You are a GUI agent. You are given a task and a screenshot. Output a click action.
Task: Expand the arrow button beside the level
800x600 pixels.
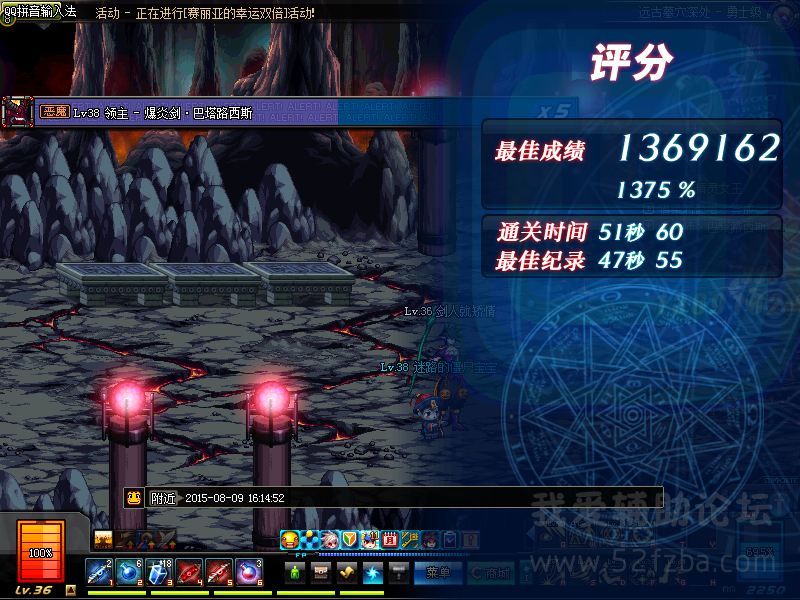click(x=70, y=590)
